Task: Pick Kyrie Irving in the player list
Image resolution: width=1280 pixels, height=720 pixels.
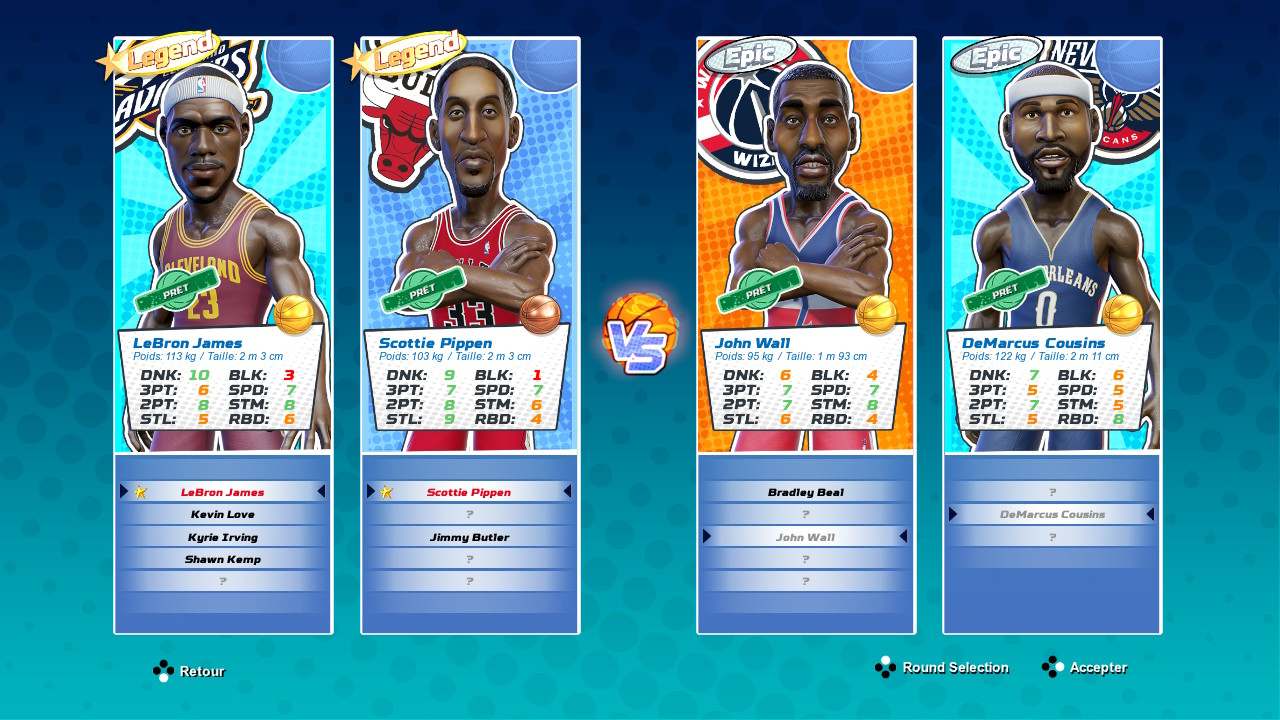Action: (x=223, y=537)
